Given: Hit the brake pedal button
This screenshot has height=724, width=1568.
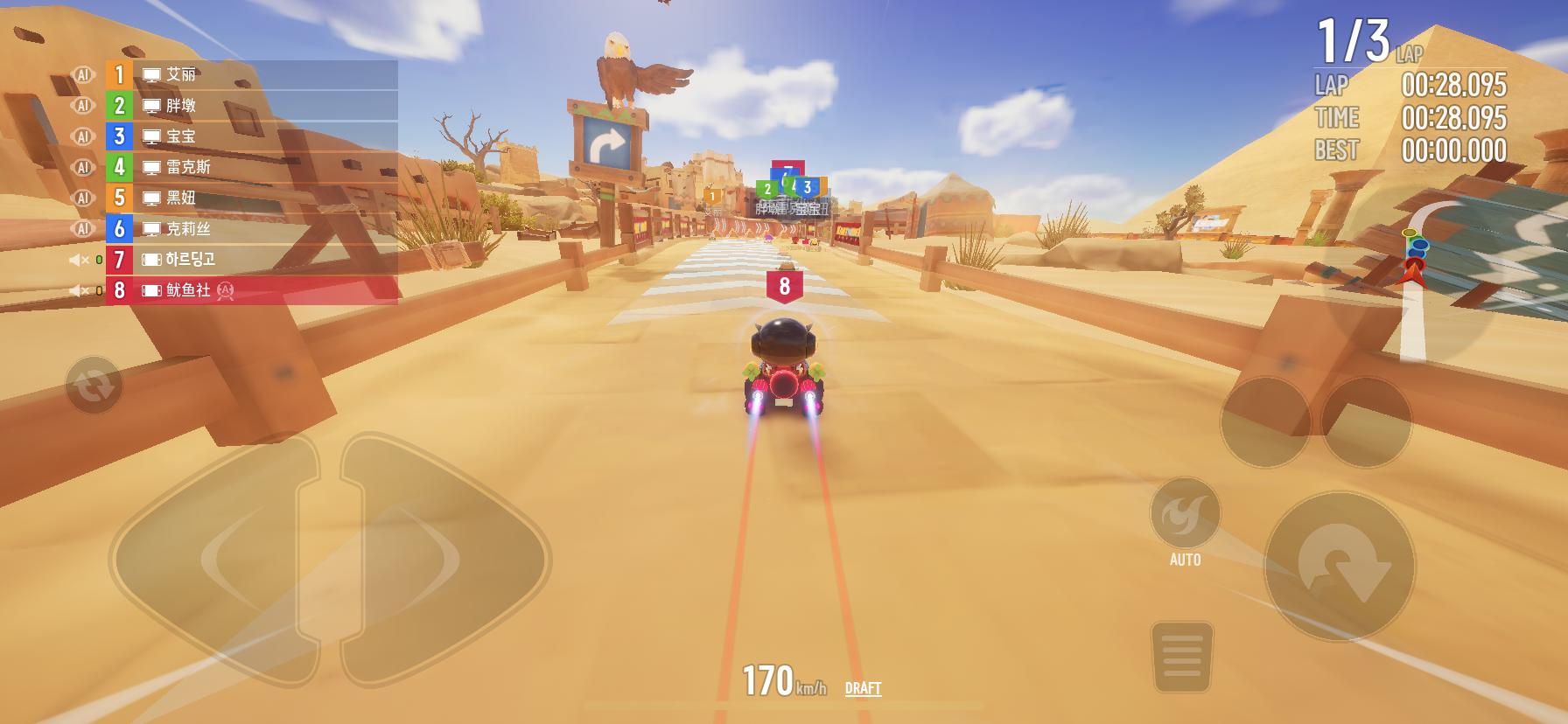Looking at the screenshot, I should [1181, 656].
